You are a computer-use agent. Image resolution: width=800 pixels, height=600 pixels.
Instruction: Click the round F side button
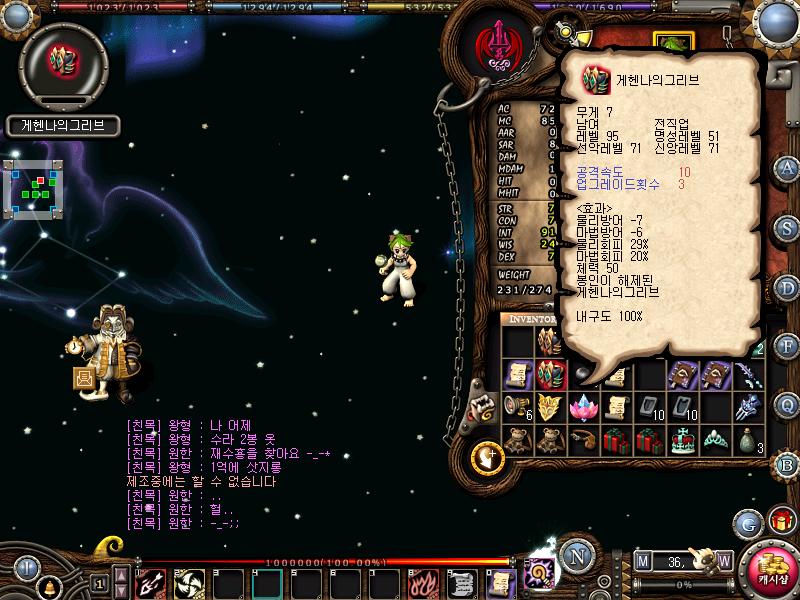pos(787,345)
